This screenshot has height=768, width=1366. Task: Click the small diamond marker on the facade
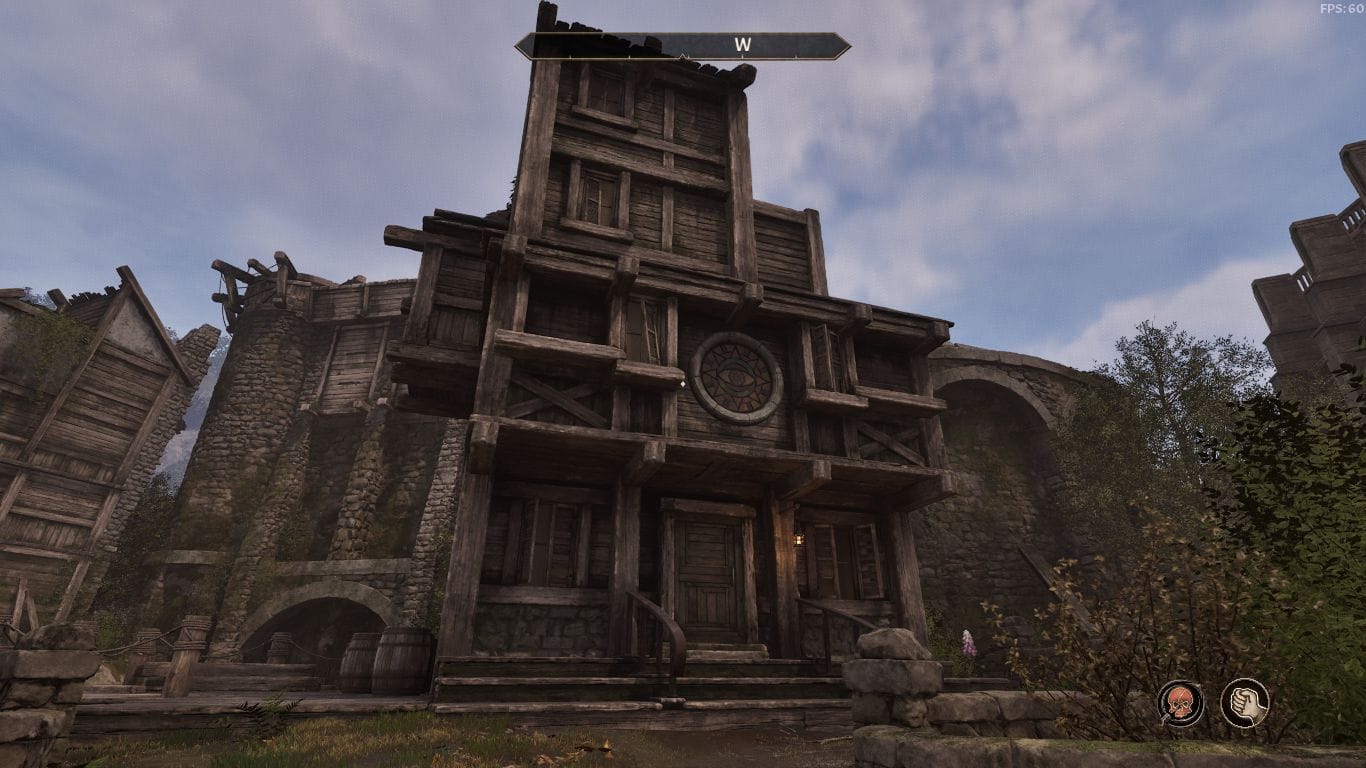pyautogui.click(x=684, y=383)
